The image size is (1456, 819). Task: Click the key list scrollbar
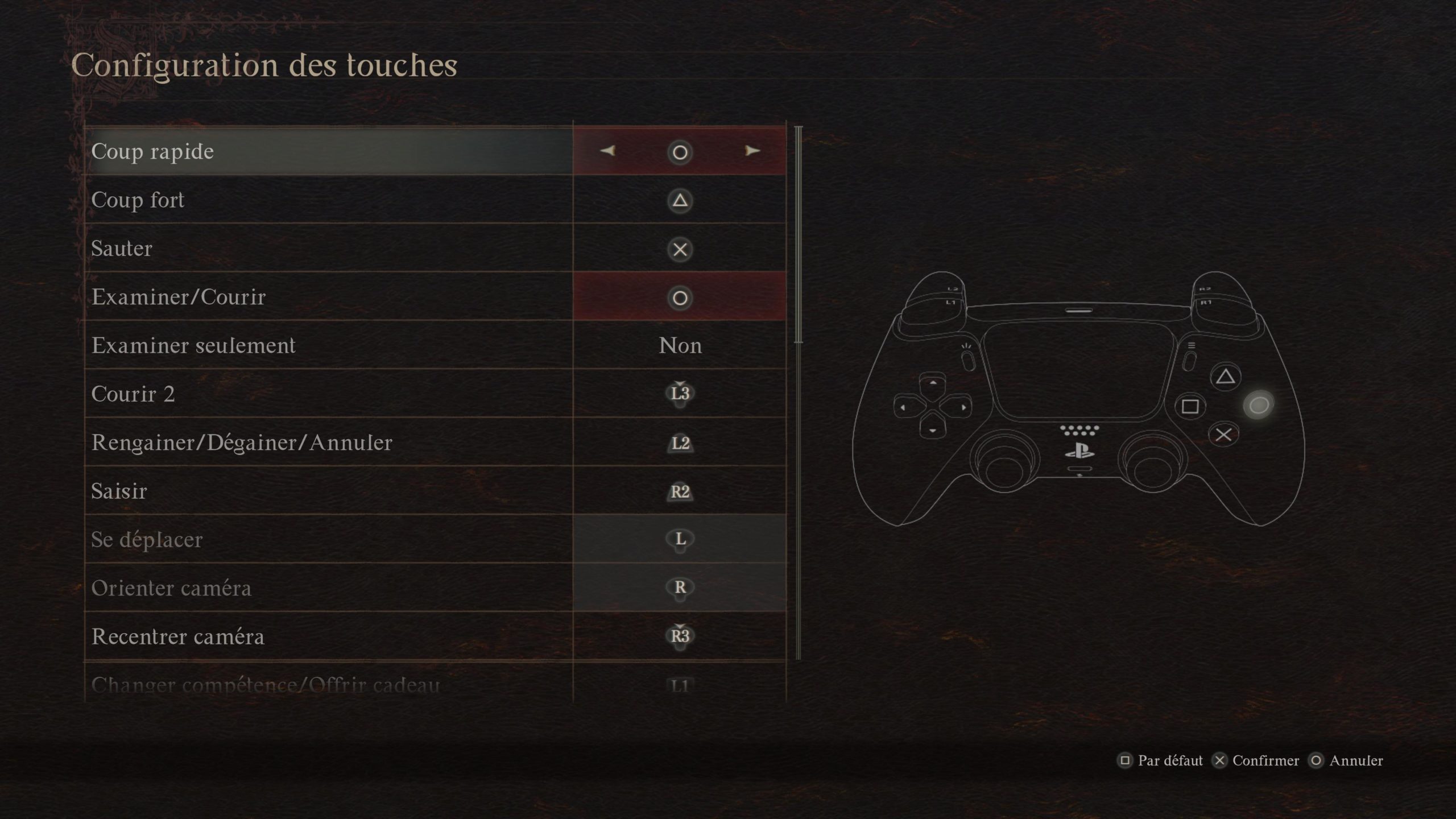799,234
